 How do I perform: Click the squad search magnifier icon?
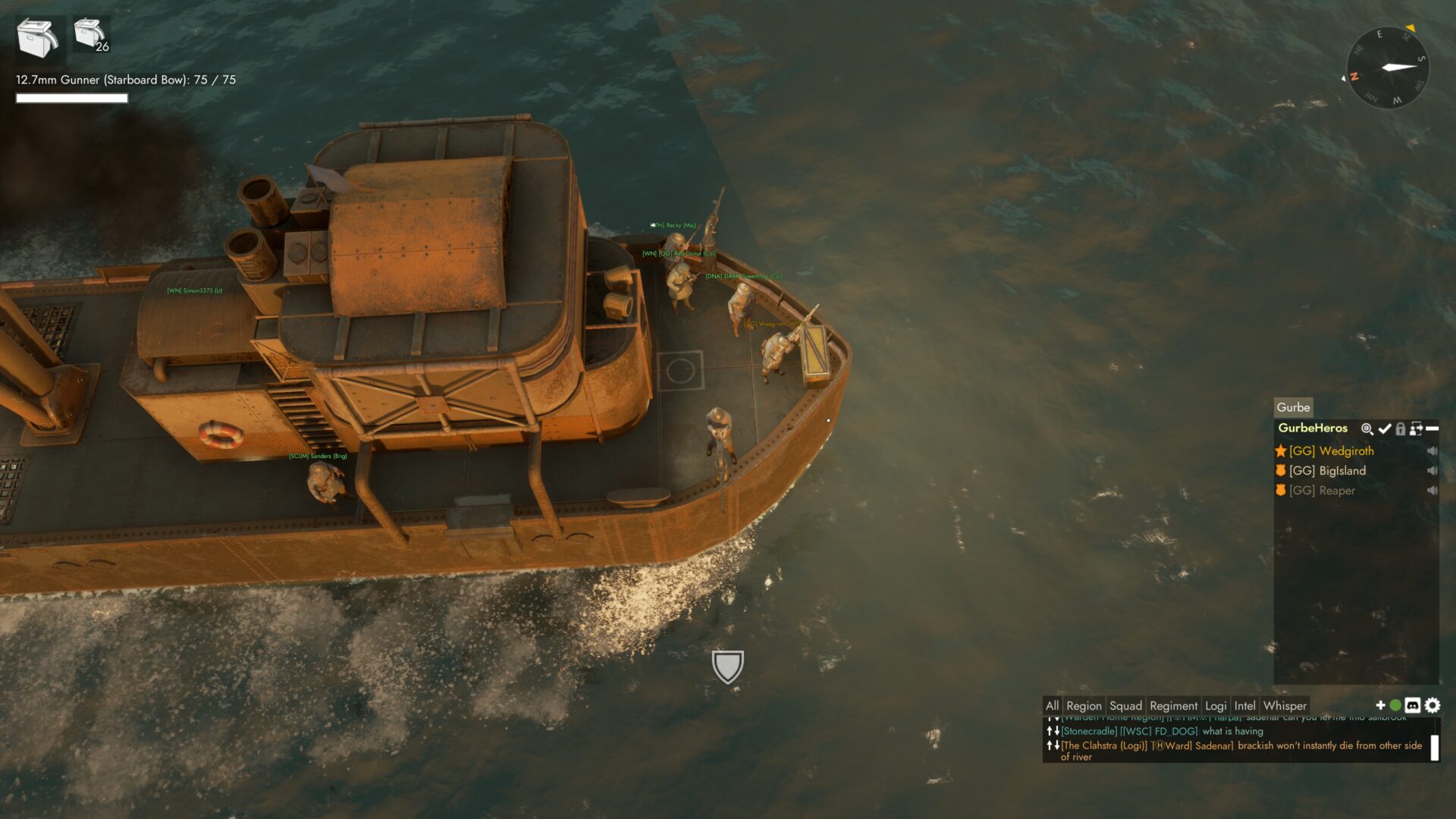click(1367, 429)
